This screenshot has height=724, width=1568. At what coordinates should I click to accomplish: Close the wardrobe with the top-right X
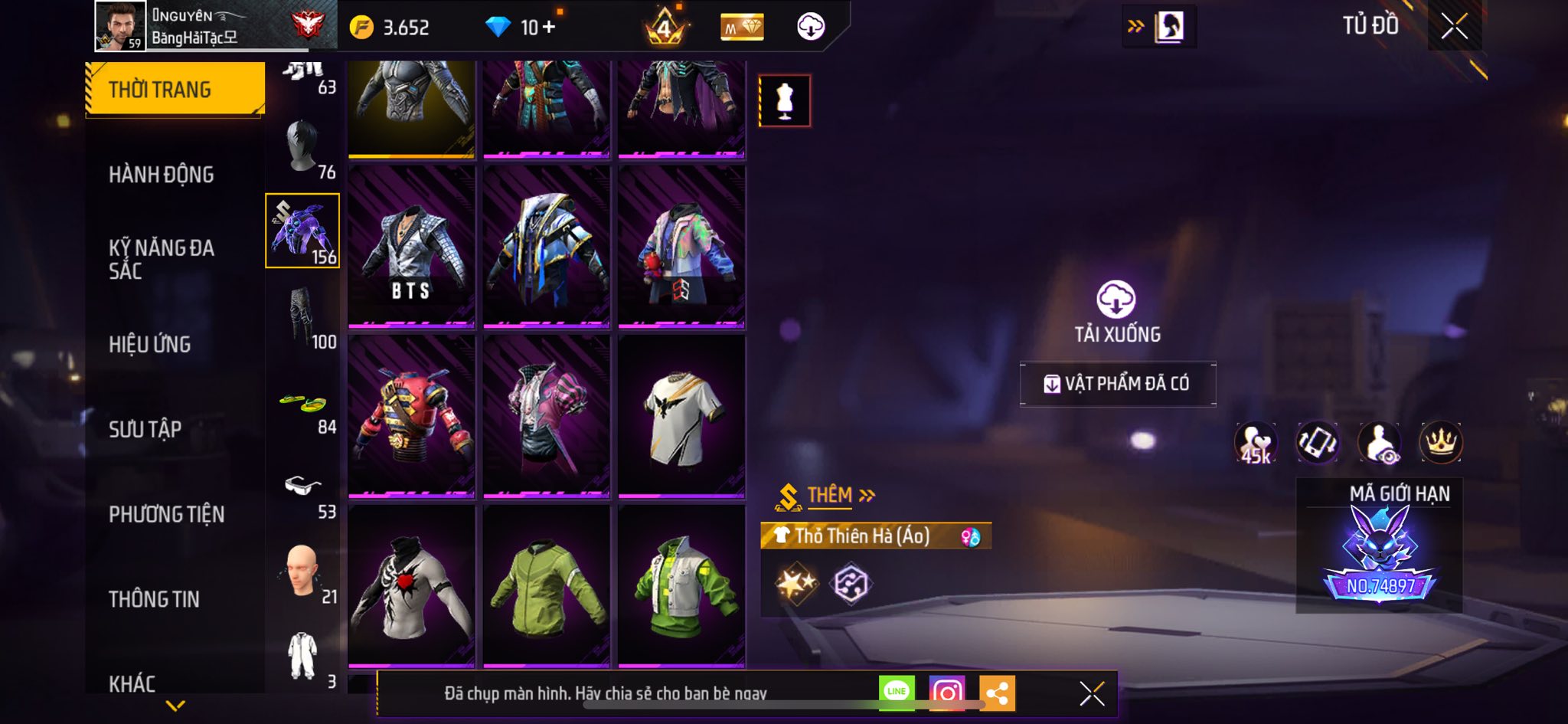[1454, 27]
